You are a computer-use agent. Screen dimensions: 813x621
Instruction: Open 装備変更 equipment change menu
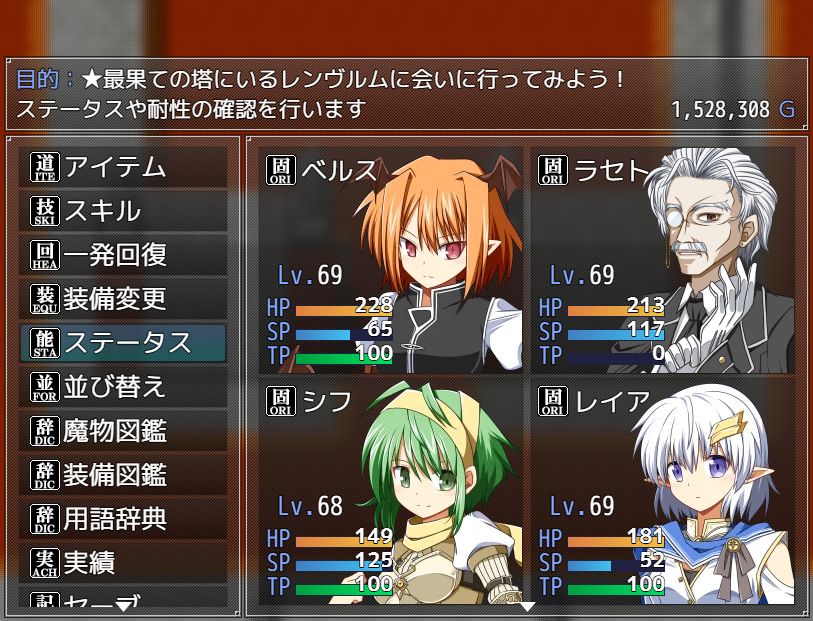(x=123, y=298)
